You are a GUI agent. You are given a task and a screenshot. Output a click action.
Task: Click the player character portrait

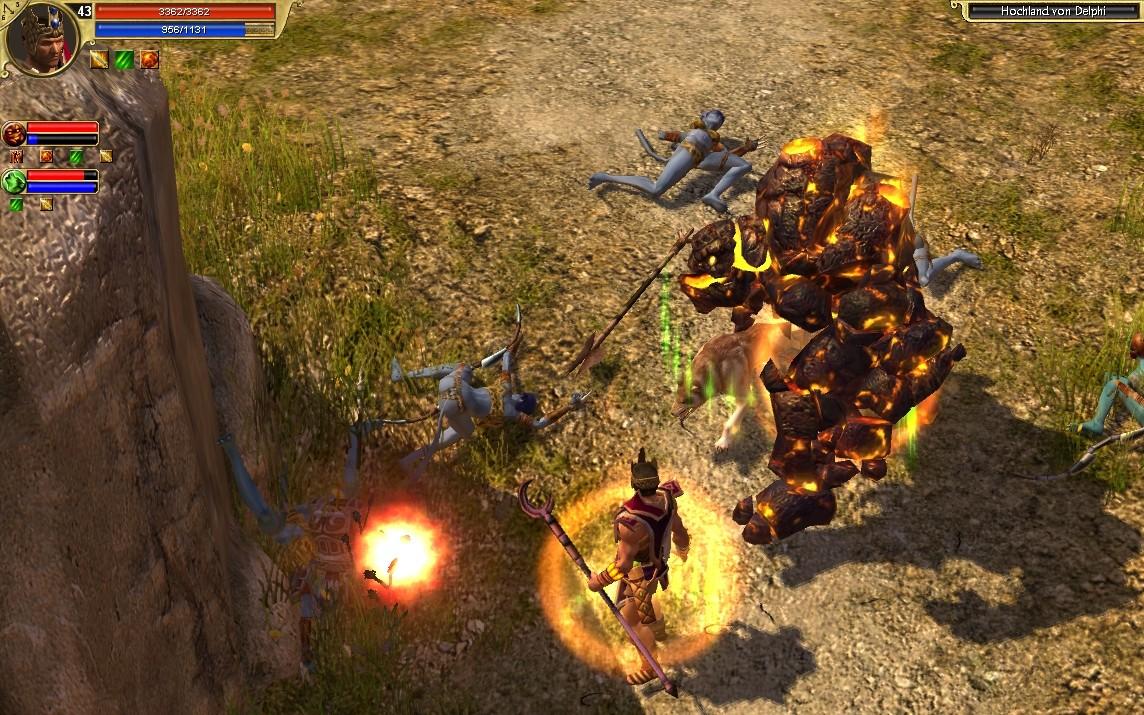click(x=40, y=36)
